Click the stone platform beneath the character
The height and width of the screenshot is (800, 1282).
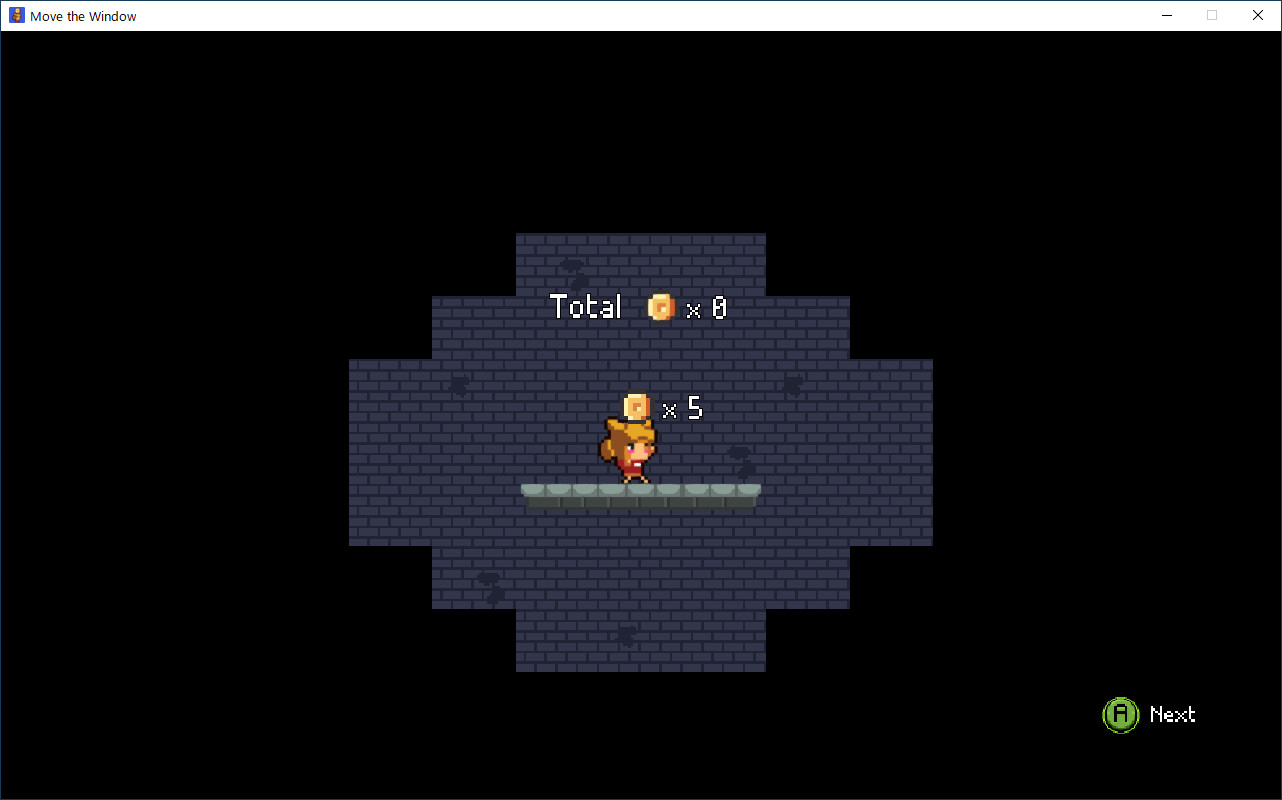640,492
